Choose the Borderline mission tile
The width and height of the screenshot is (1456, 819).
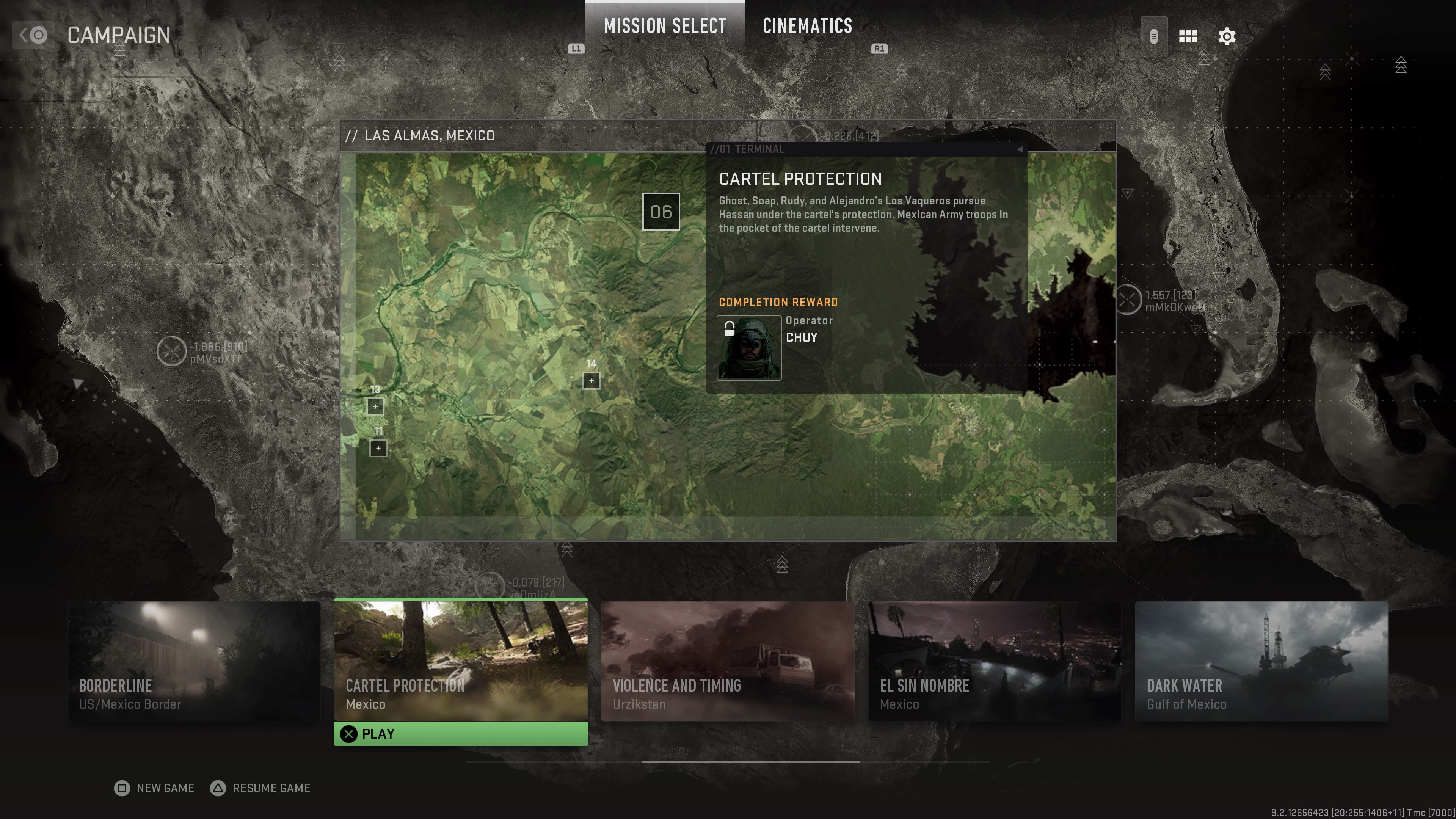coord(194,660)
